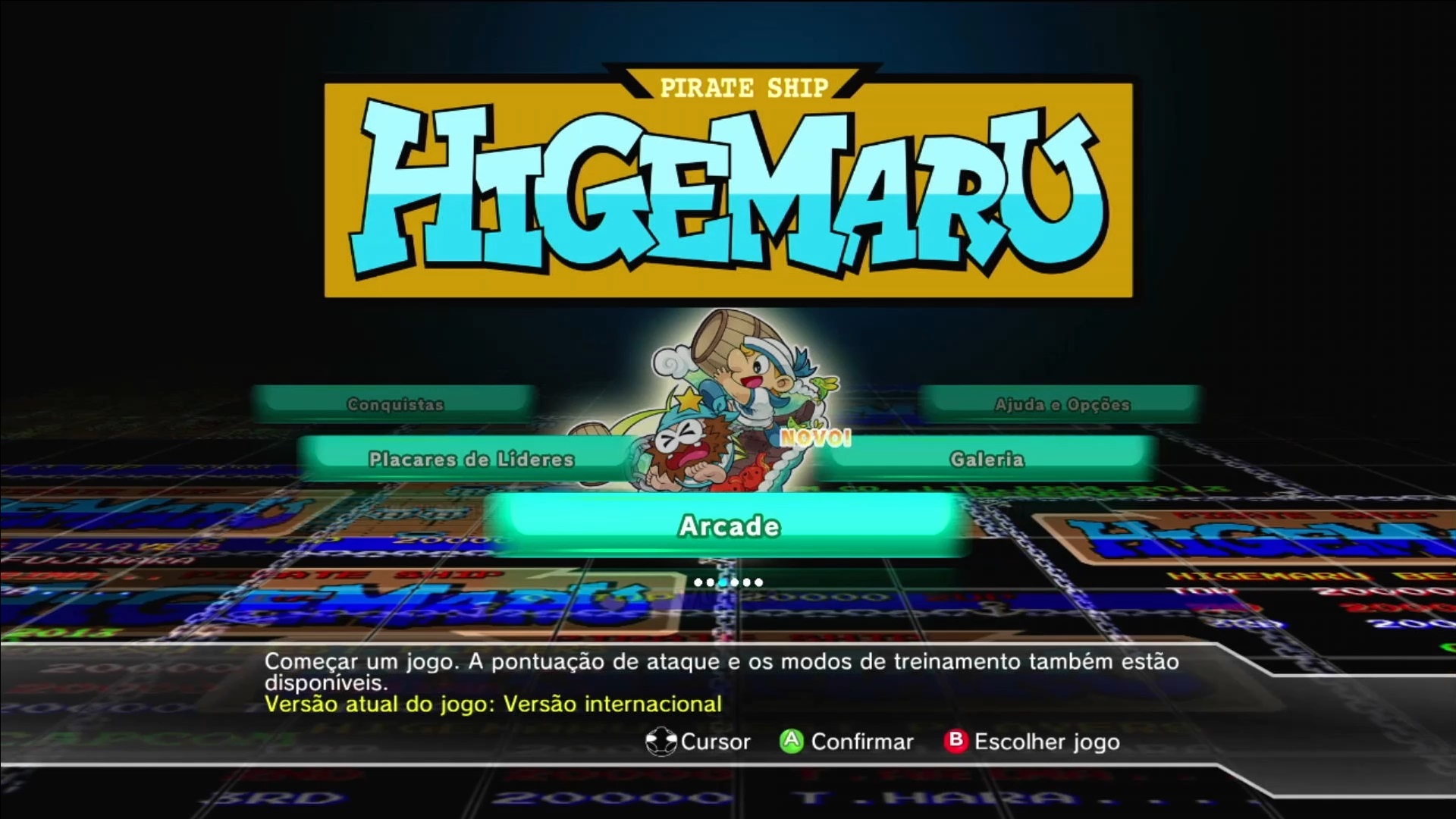Start the Arcade mode
Screen dimensions: 1456x819
point(728,526)
